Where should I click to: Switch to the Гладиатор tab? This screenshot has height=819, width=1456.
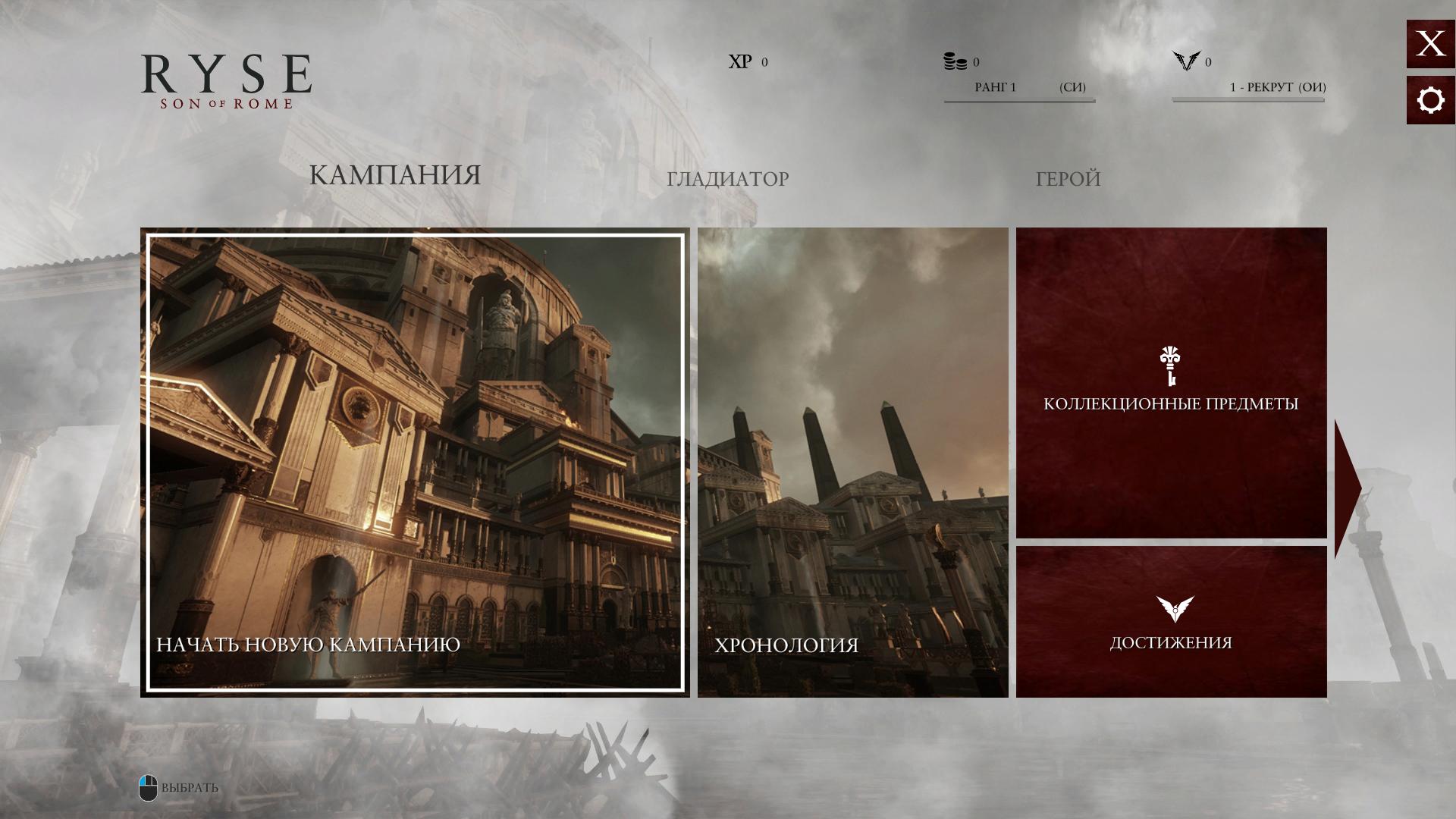tap(727, 179)
